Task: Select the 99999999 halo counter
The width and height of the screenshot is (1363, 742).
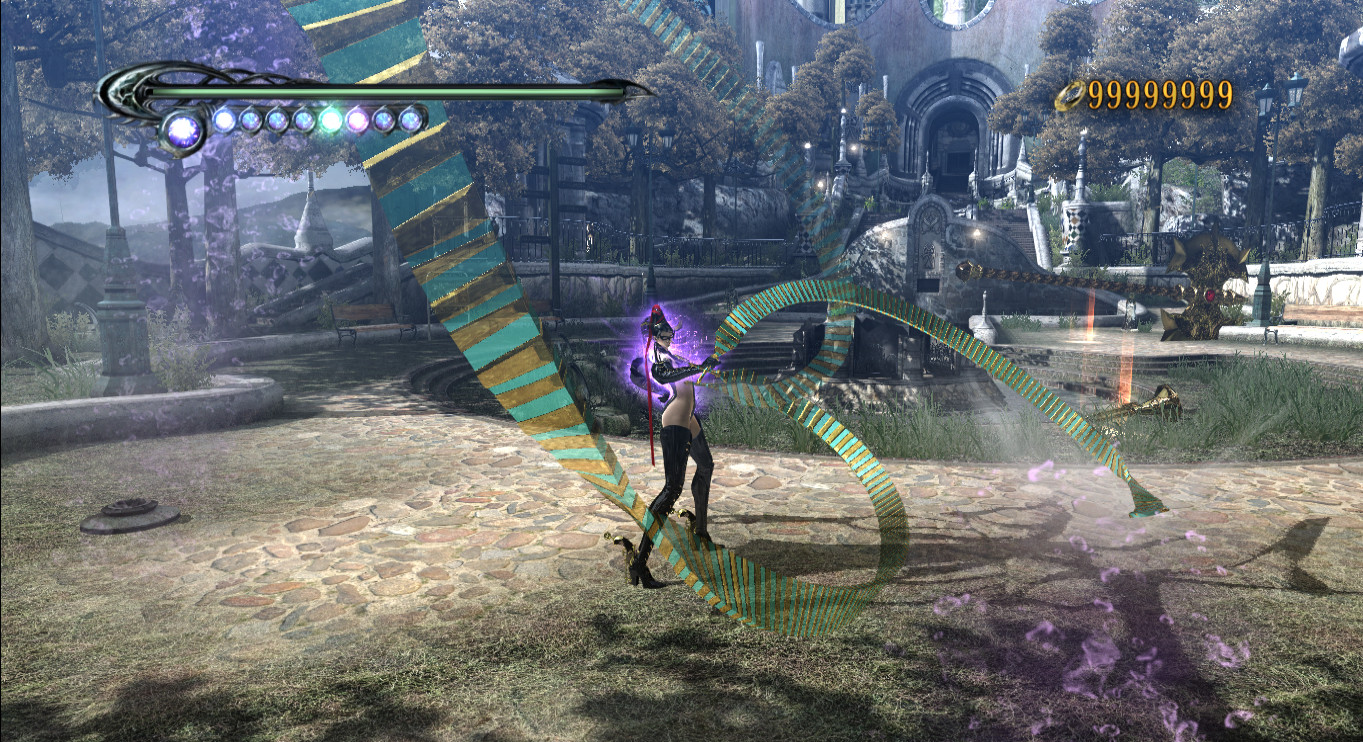Action: coord(1160,92)
